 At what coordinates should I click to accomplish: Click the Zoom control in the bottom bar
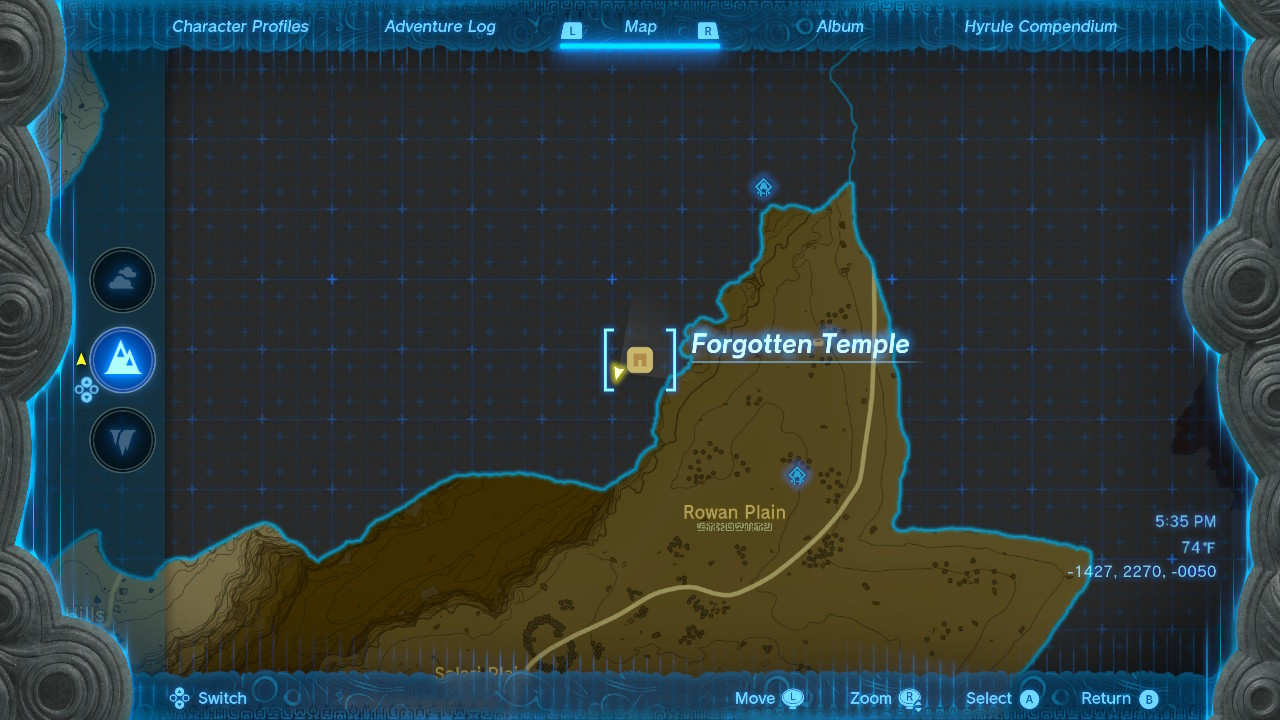click(884, 698)
